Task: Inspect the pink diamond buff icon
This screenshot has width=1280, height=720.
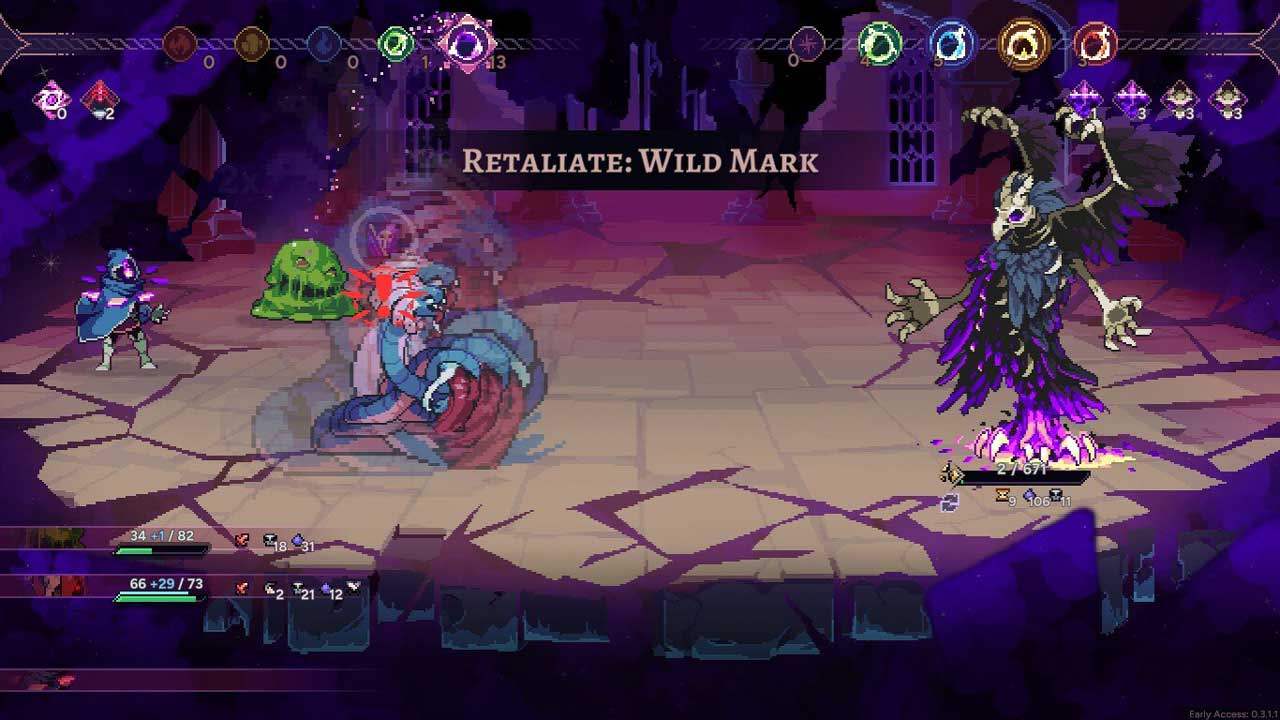Action: 48,100
